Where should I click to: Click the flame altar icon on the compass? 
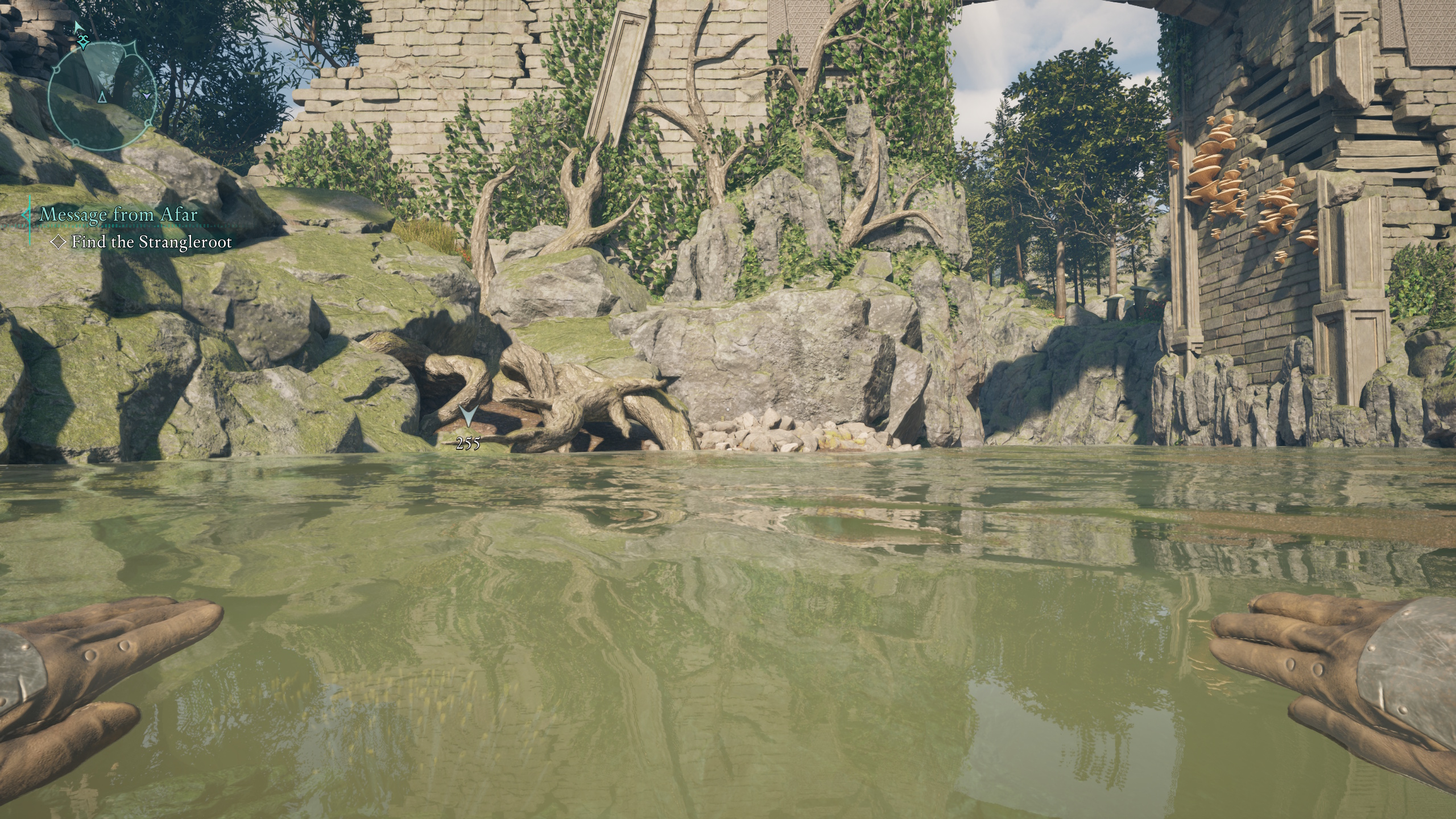click(84, 42)
